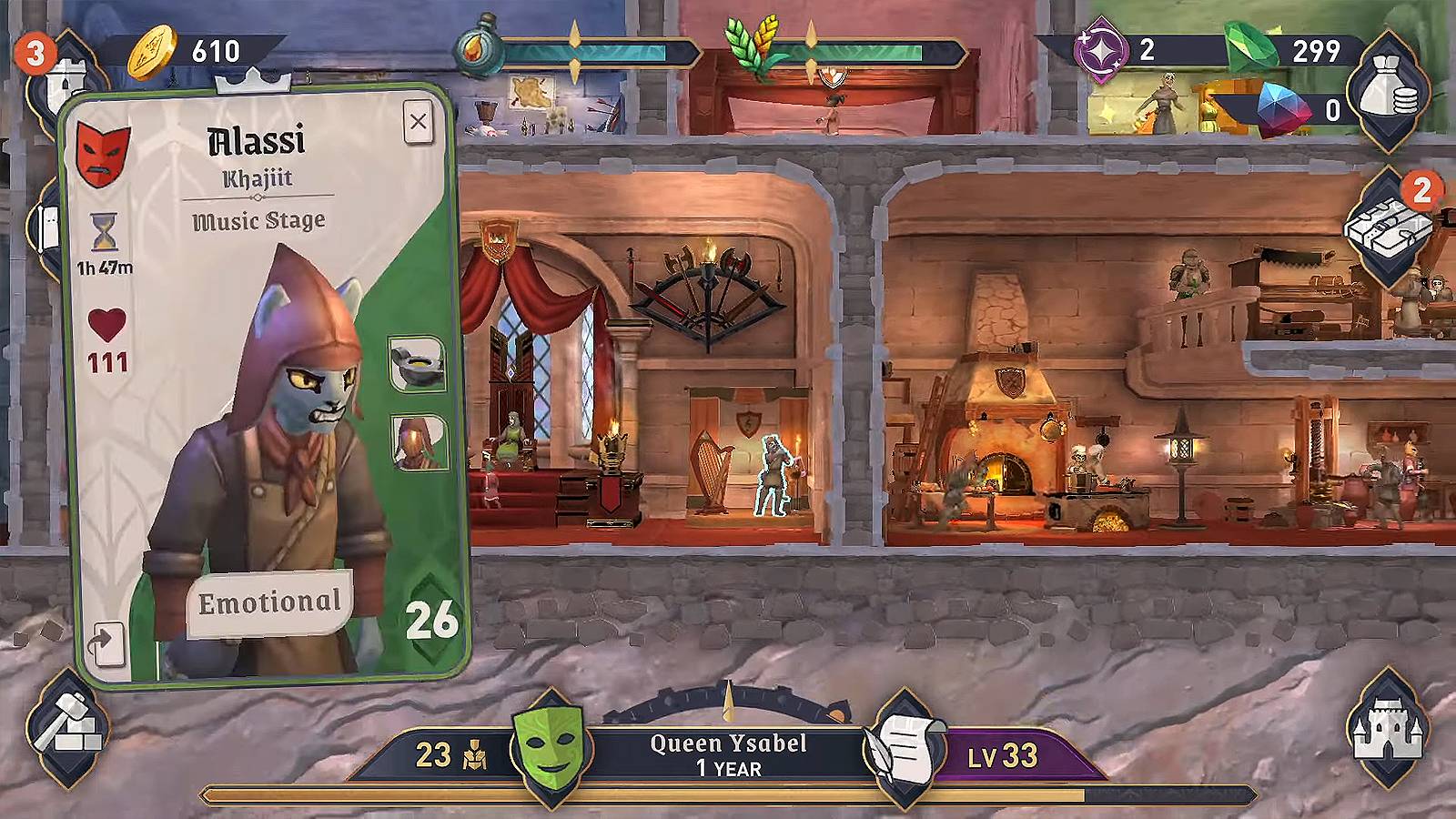Click the quill and scroll decree icon
The width and height of the screenshot is (1456, 819).
pos(904,750)
